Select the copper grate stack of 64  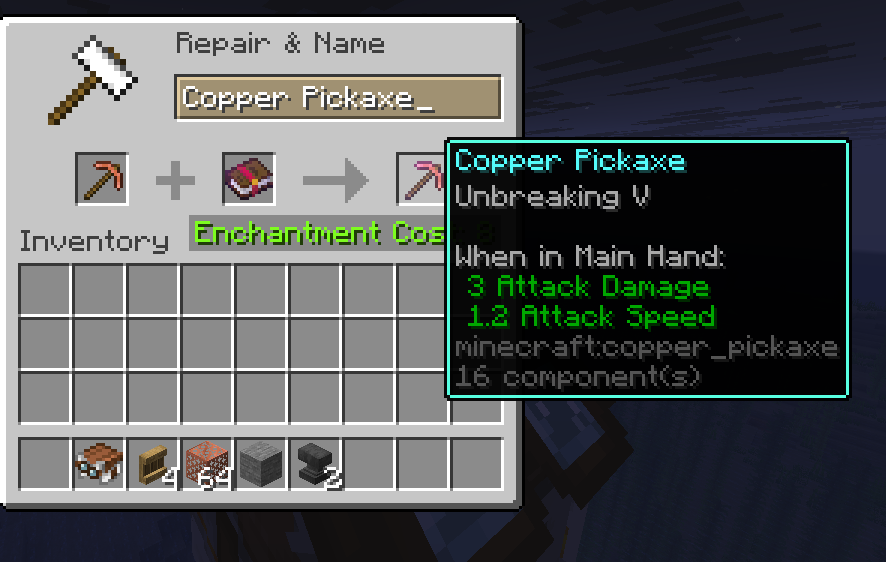point(208,463)
